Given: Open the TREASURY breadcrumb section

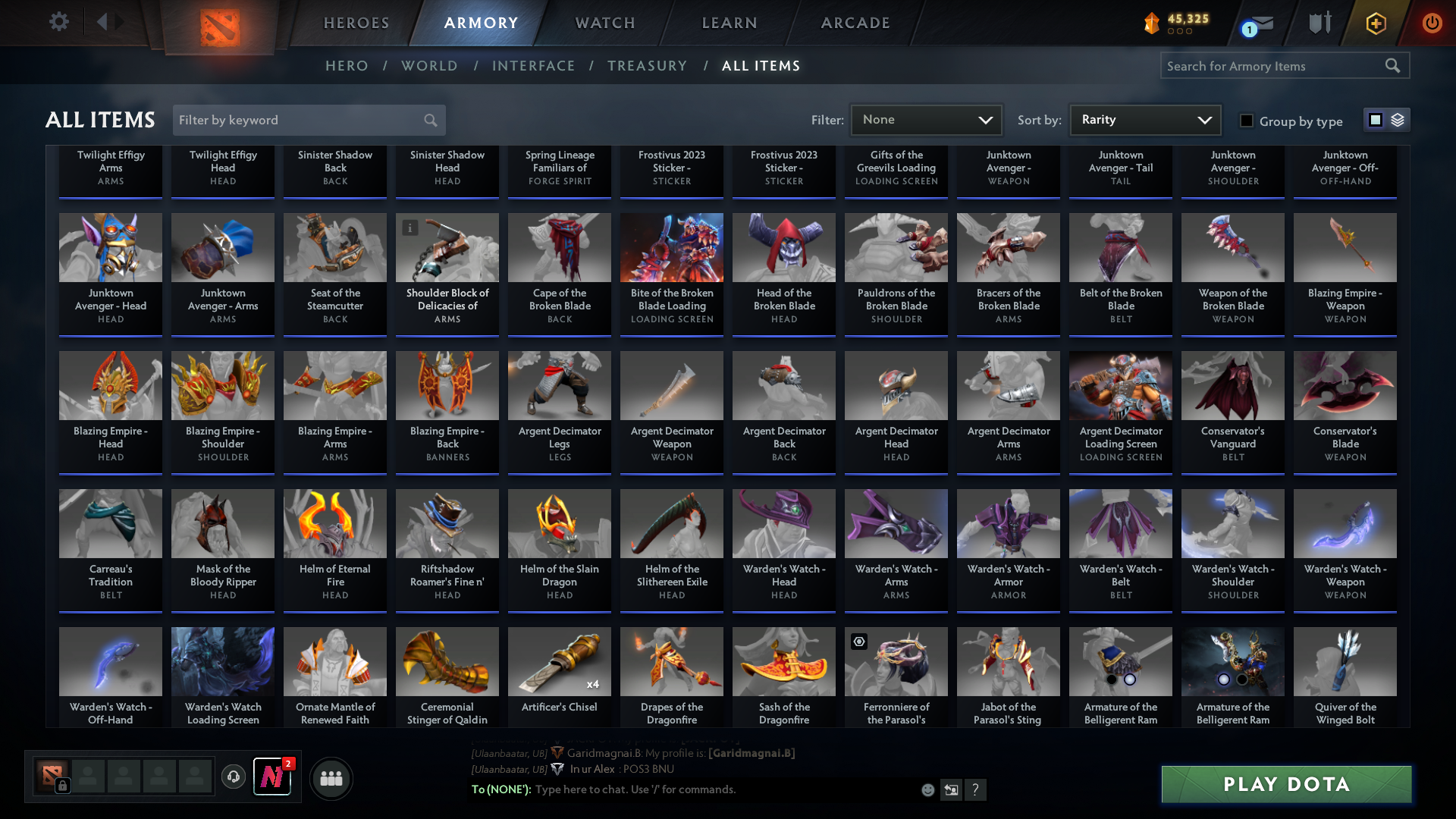Looking at the screenshot, I should (x=648, y=66).
